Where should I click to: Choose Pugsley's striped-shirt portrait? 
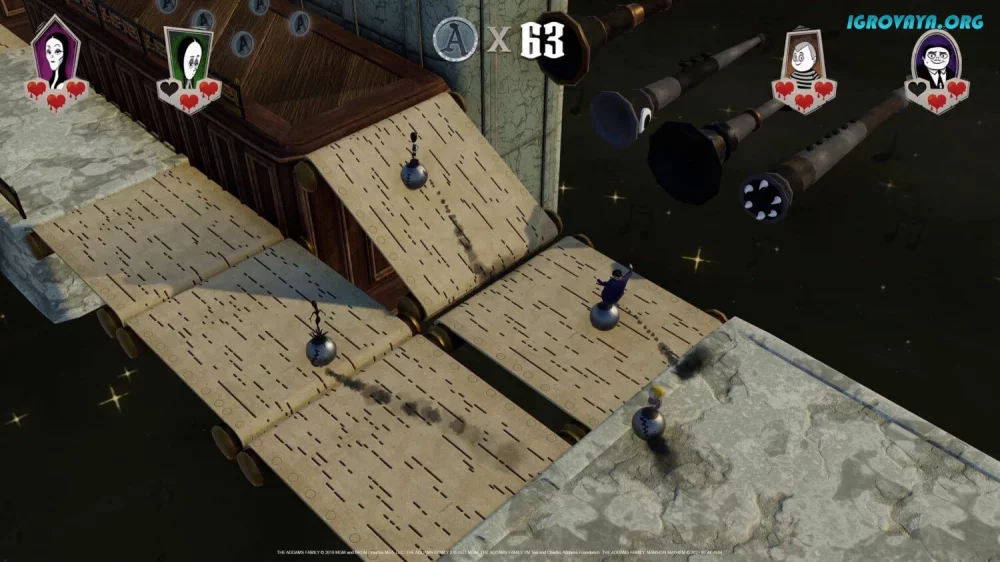point(802,58)
